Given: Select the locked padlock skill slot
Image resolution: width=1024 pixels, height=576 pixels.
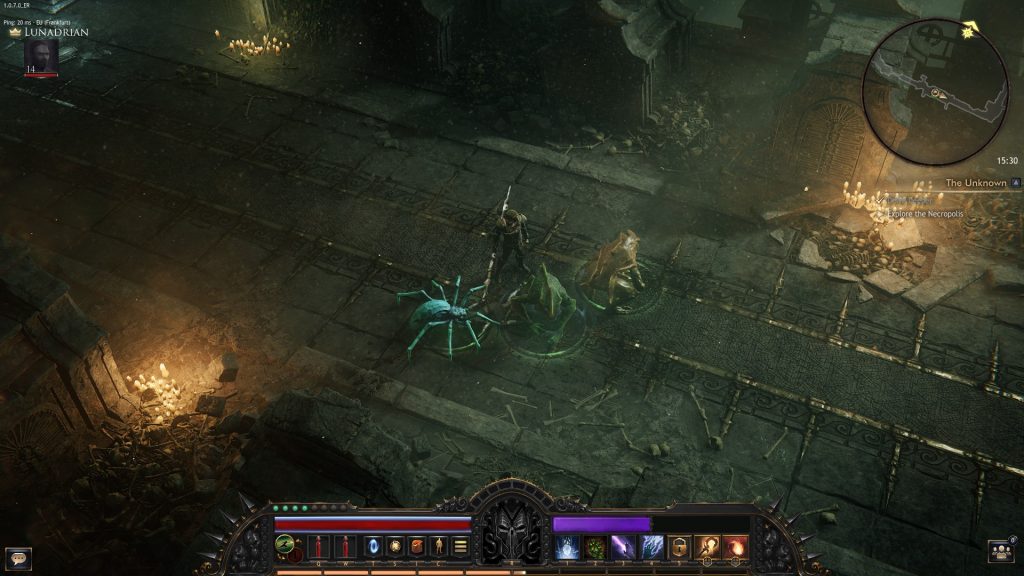Looking at the screenshot, I should pos(680,547).
